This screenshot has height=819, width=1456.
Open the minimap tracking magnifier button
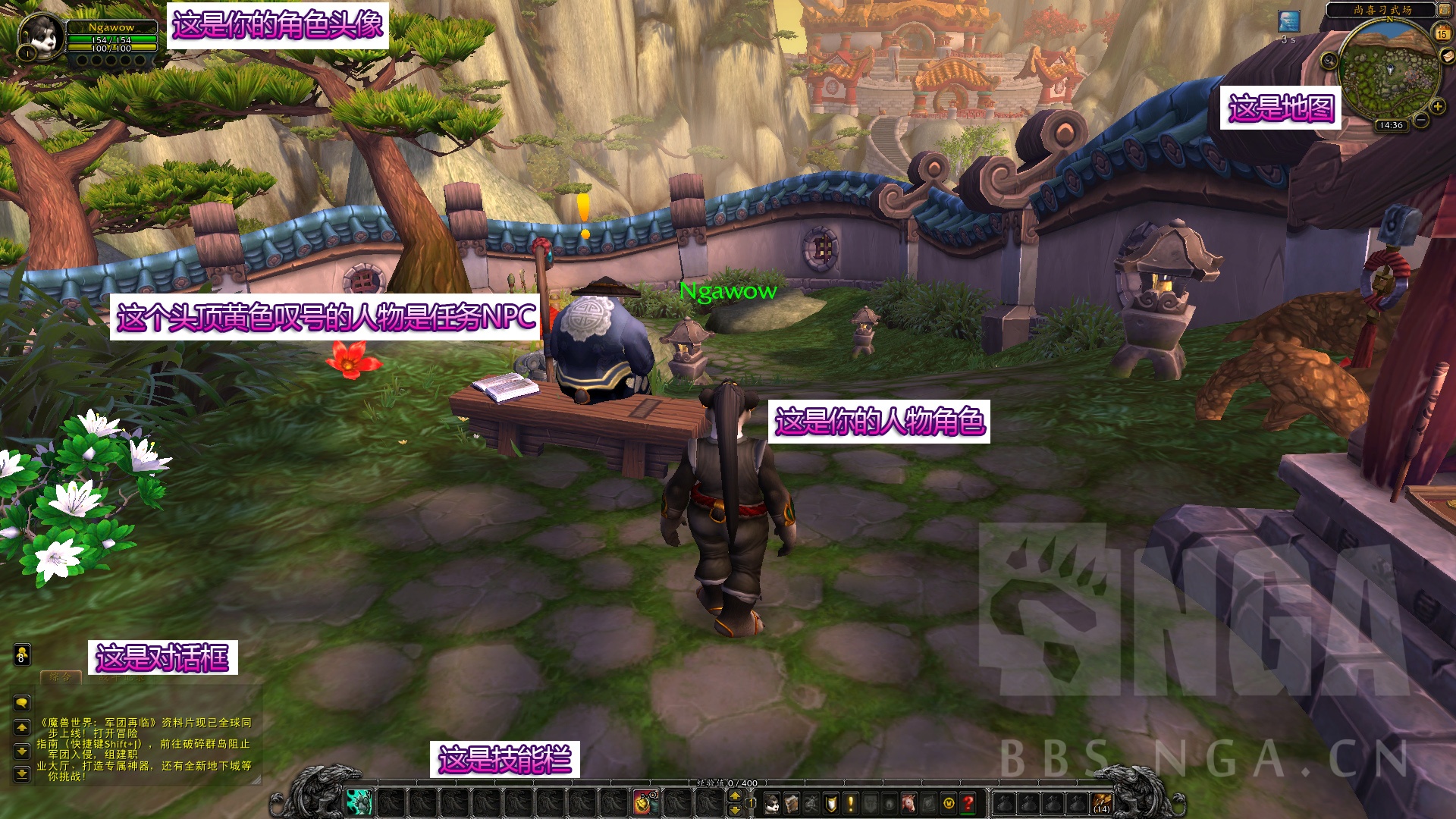[x=1329, y=61]
